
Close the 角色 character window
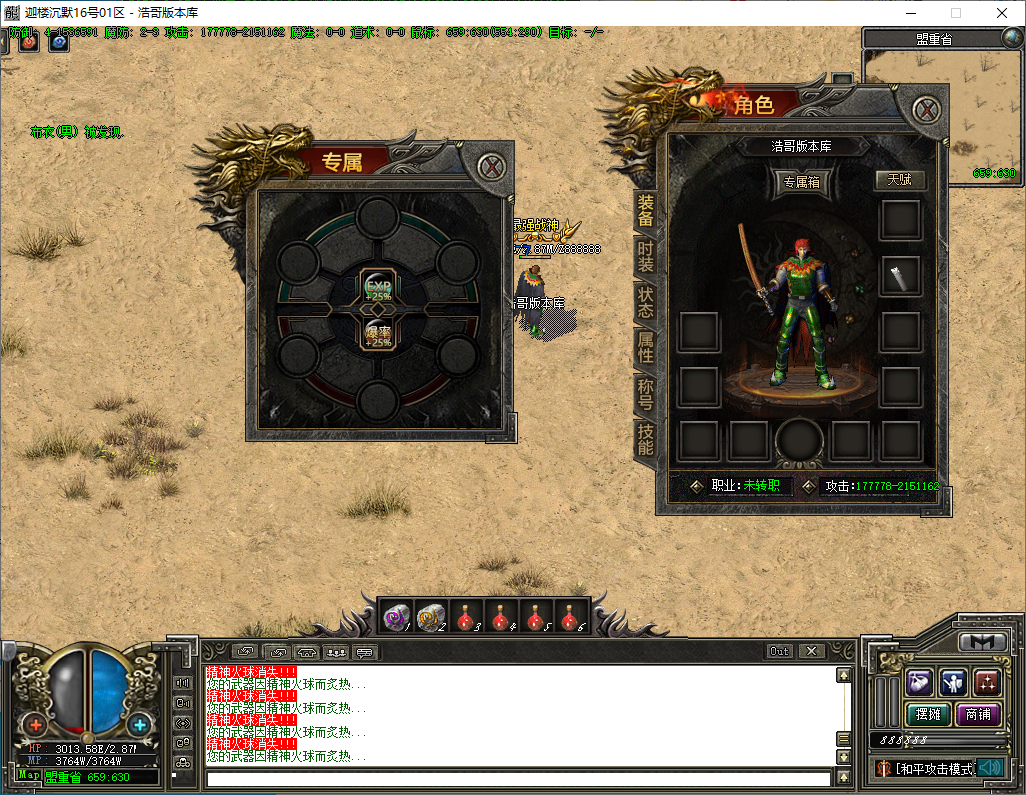(x=929, y=110)
